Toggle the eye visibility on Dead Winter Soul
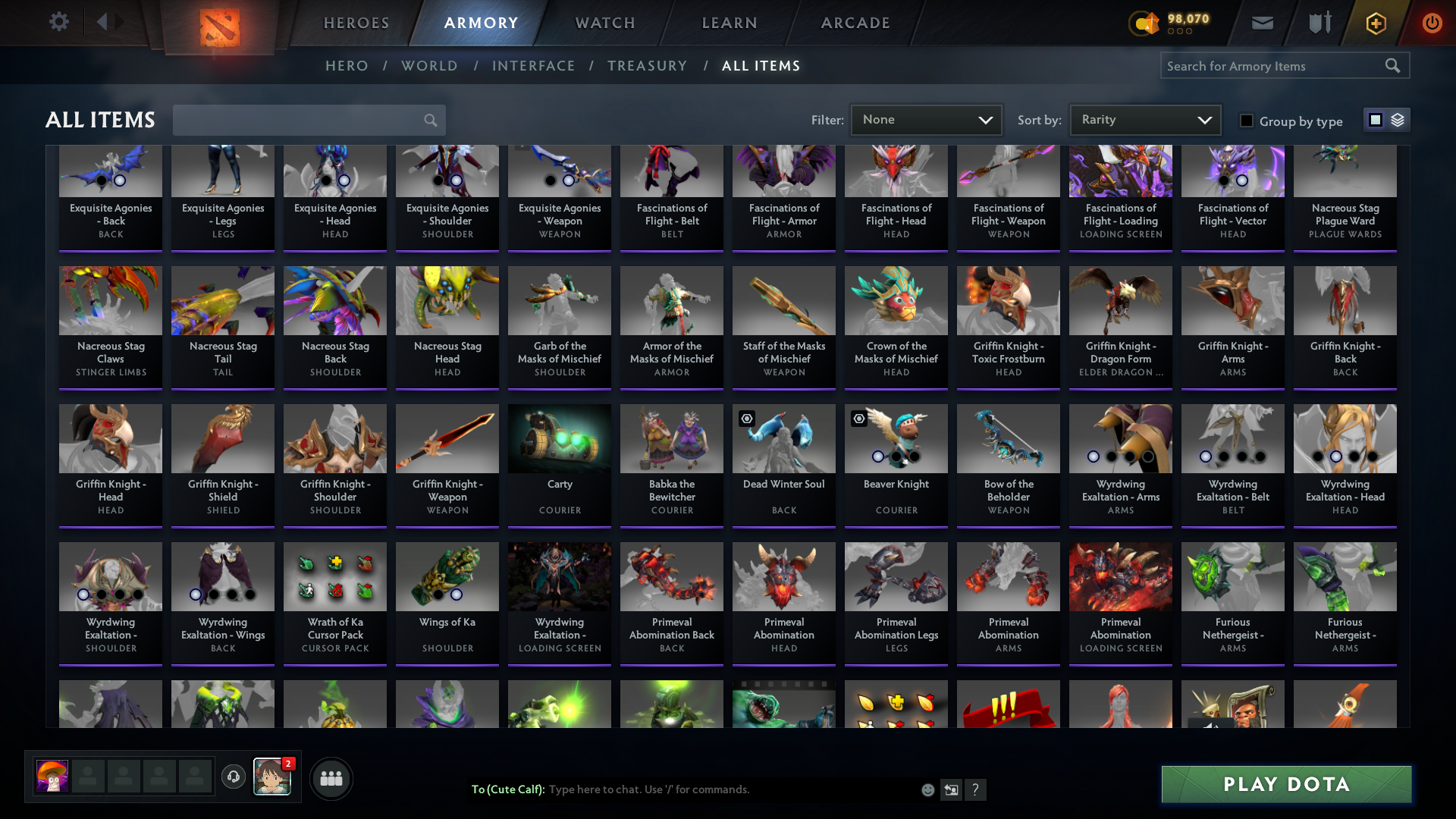The height and width of the screenshot is (819, 1456). click(747, 419)
